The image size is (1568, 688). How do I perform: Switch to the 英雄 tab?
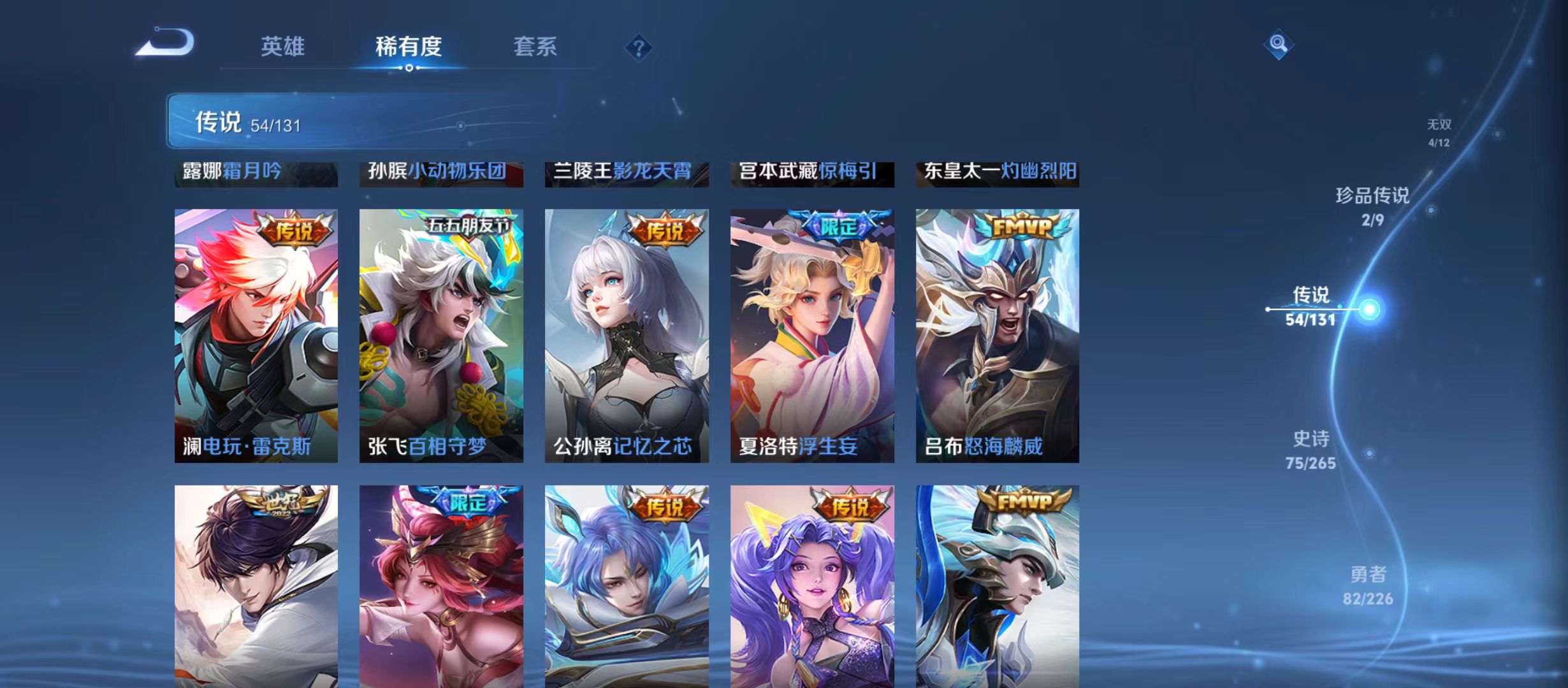[283, 47]
